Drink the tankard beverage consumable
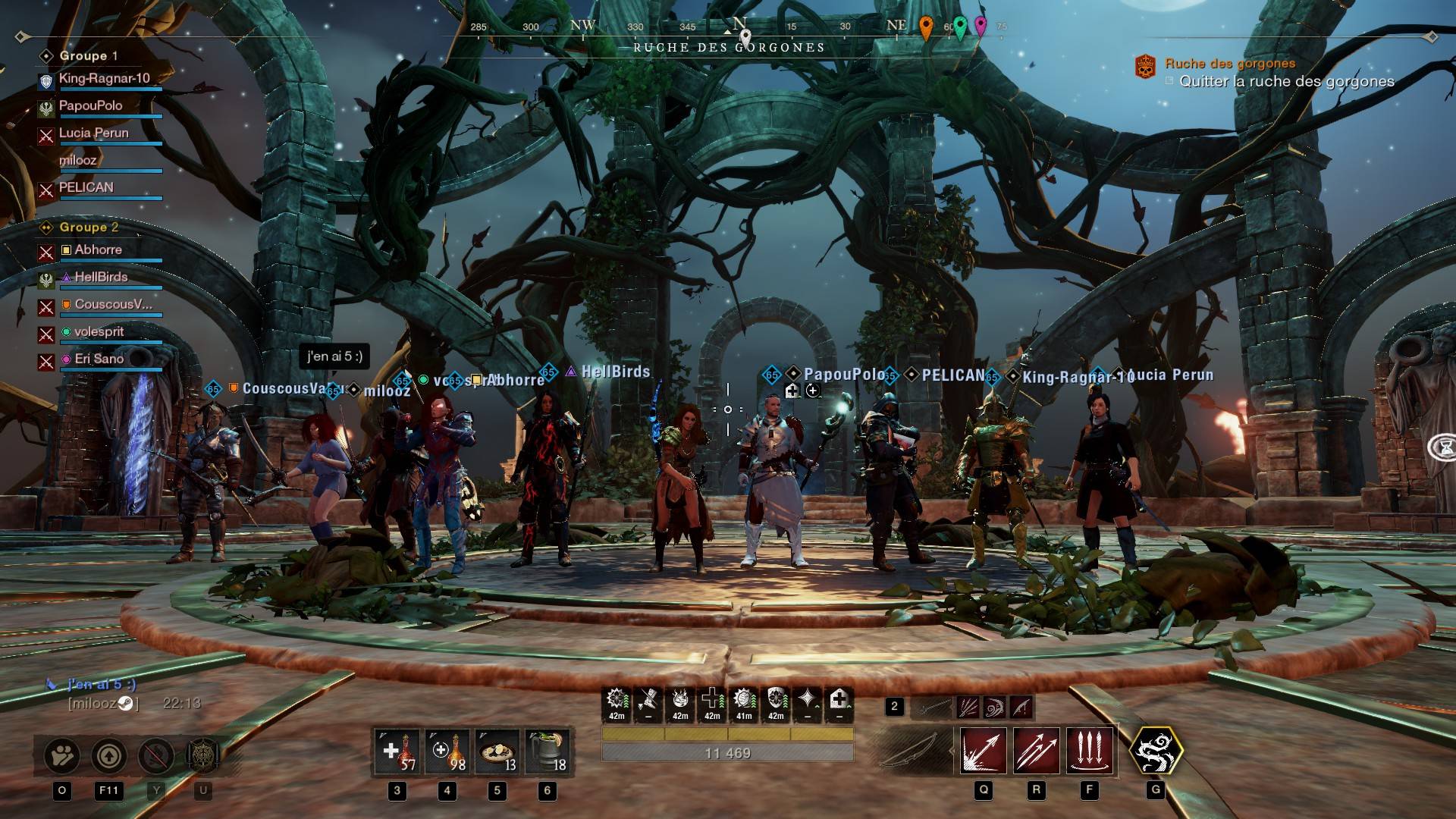The width and height of the screenshot is (1456, 819). 548,752
